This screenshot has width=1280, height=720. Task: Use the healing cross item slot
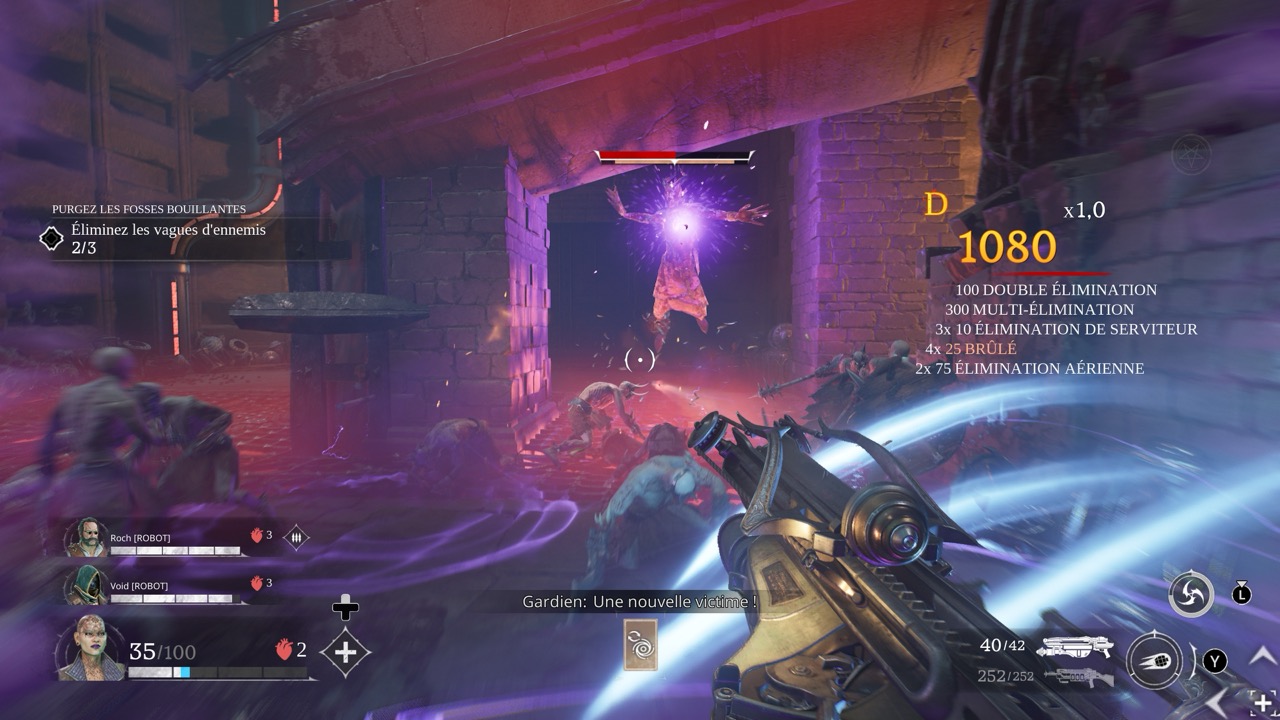point(345,652)
